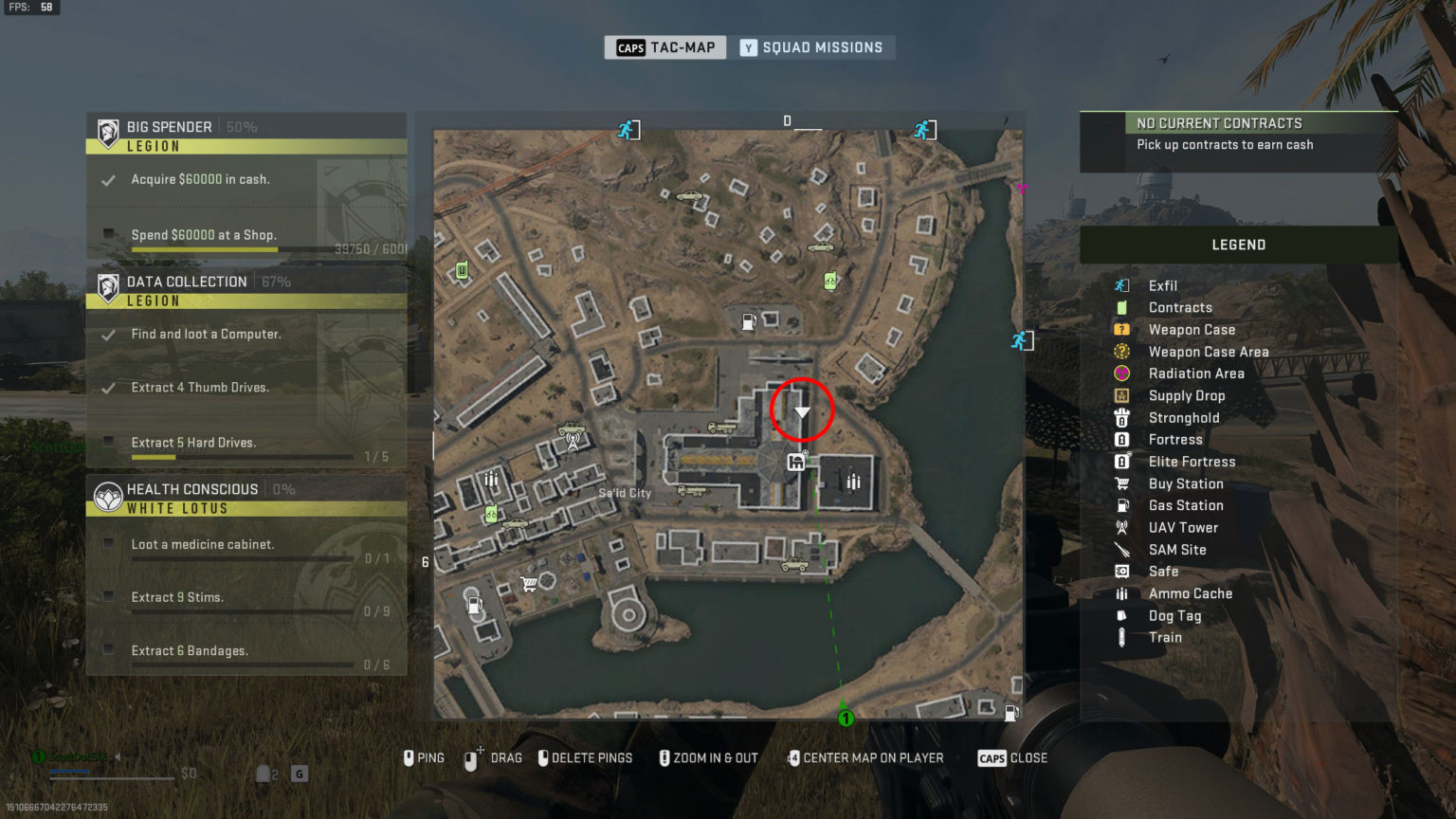
Task: Click the blue Exfil runner icon at map top
Action: tap(627, 129)
